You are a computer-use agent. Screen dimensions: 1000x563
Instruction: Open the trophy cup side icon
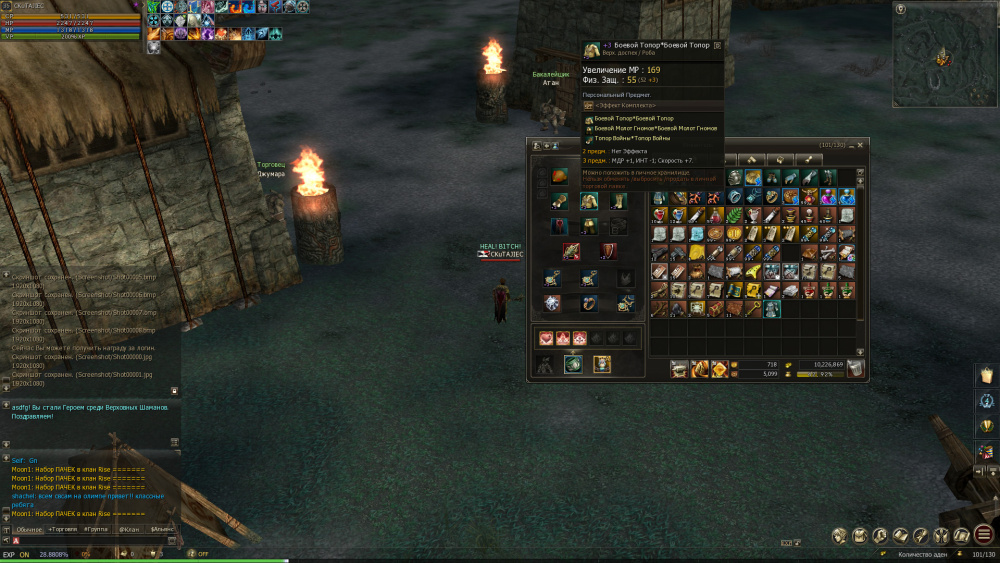point(986,426)
